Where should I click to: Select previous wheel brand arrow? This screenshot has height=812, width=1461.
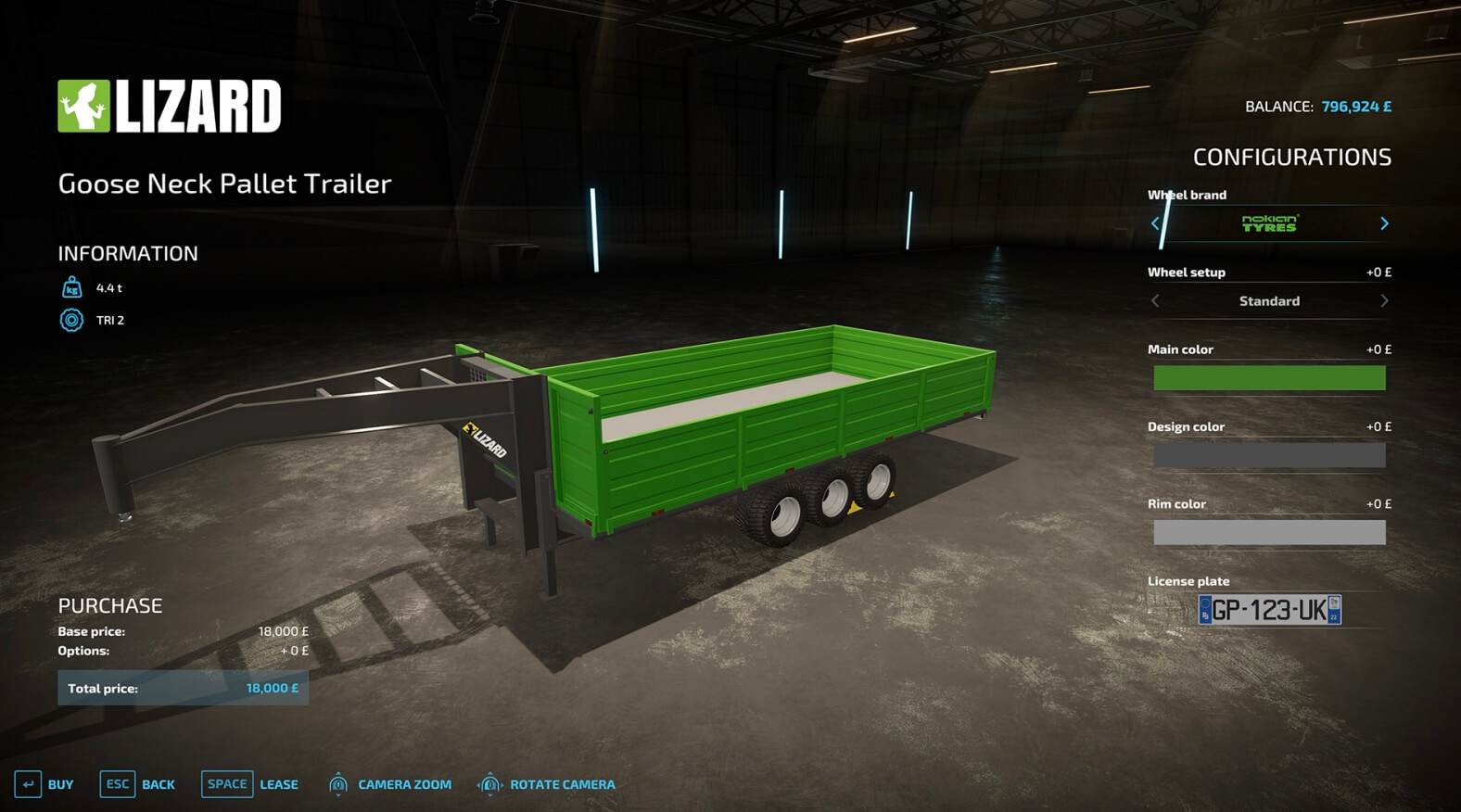pyautogui.click(x=1155, y=223)
